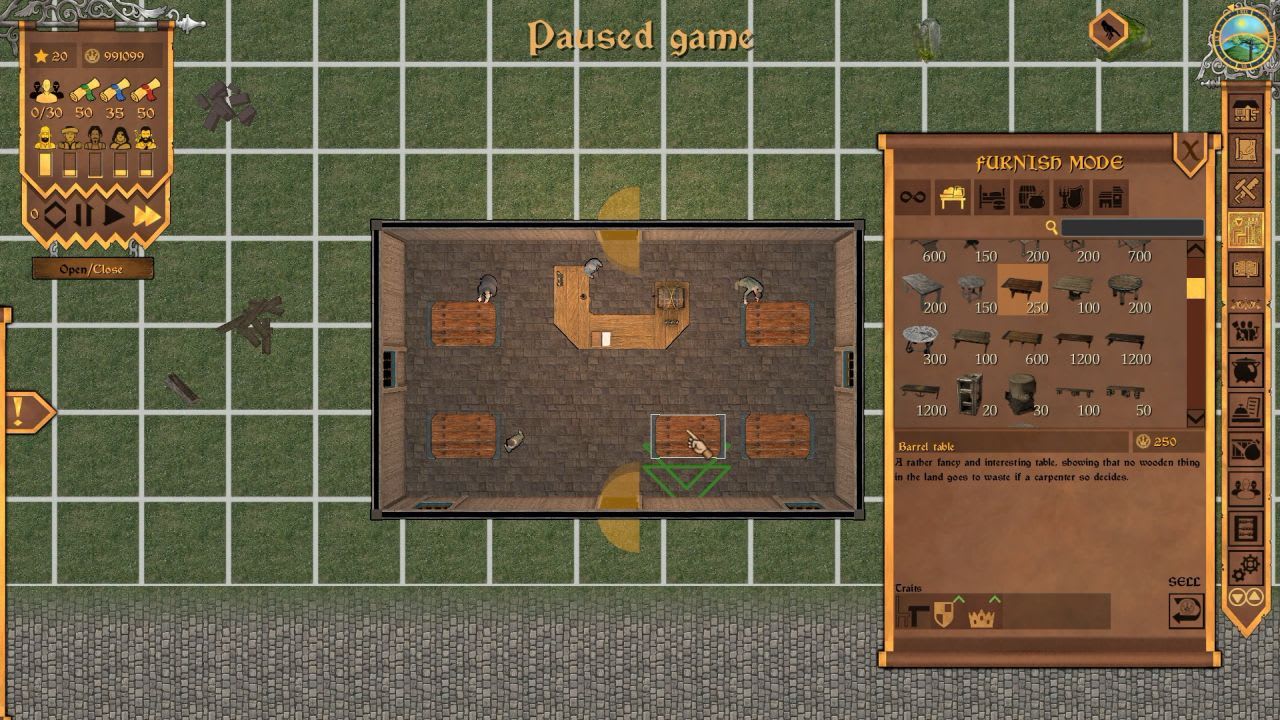
Task: Open the staff management people icon
Action: click(1246, 330)
